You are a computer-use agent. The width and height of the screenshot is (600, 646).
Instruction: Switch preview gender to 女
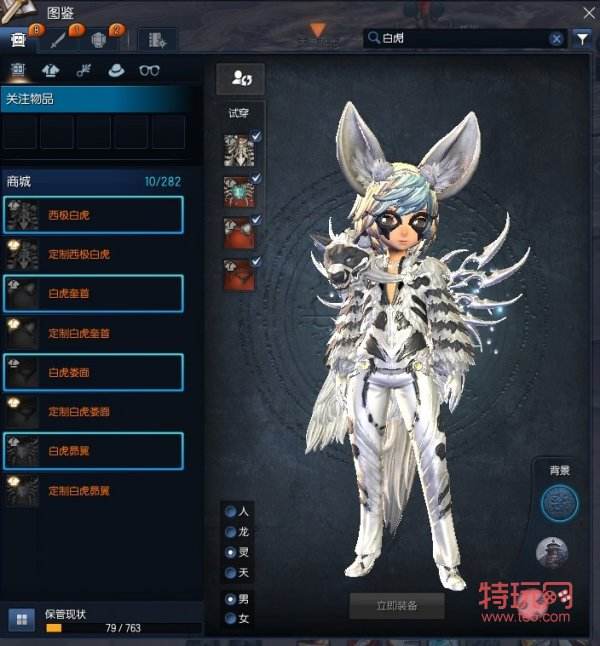click(231, 619)
